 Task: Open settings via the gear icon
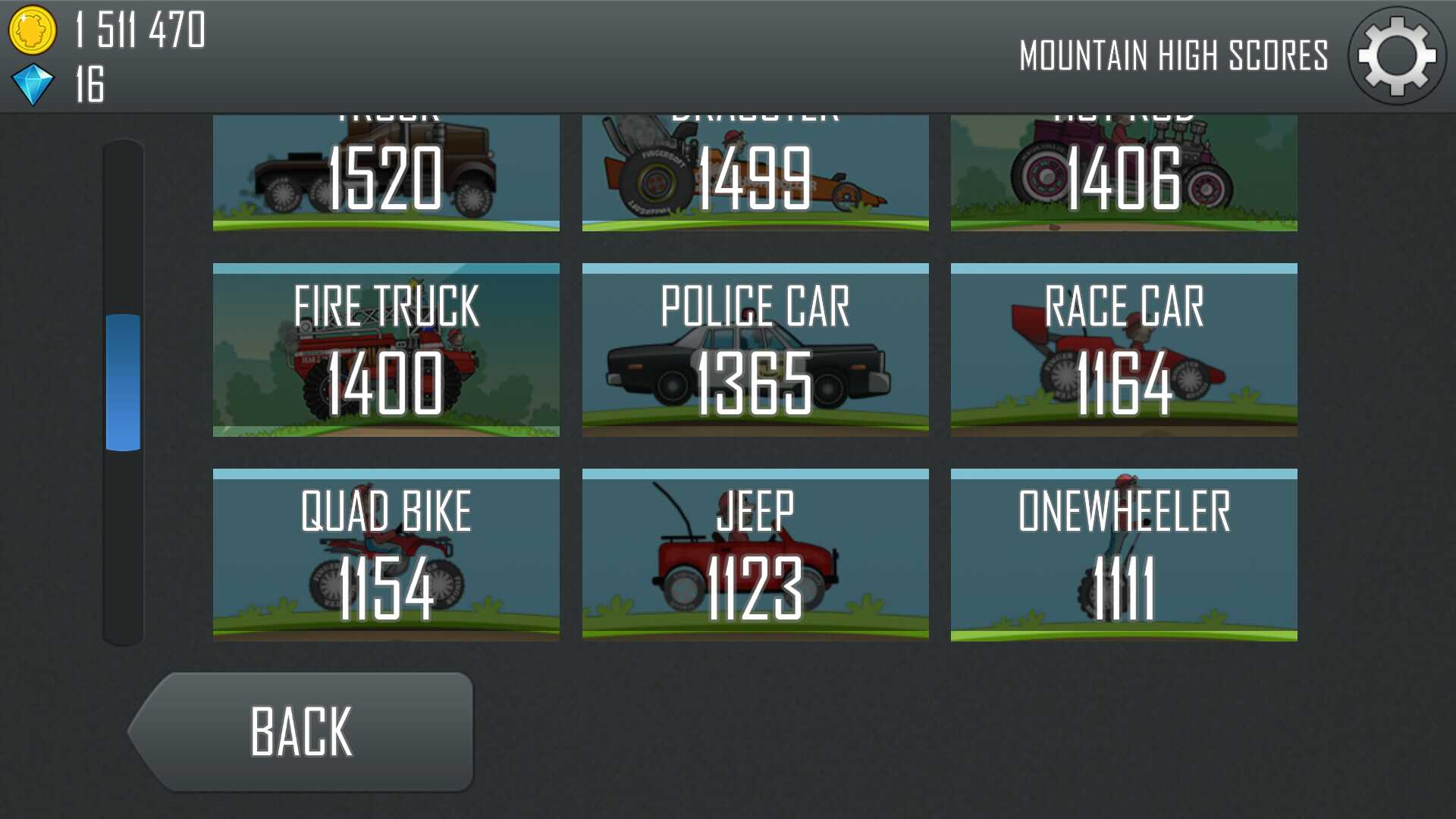tap(1396, 56)
